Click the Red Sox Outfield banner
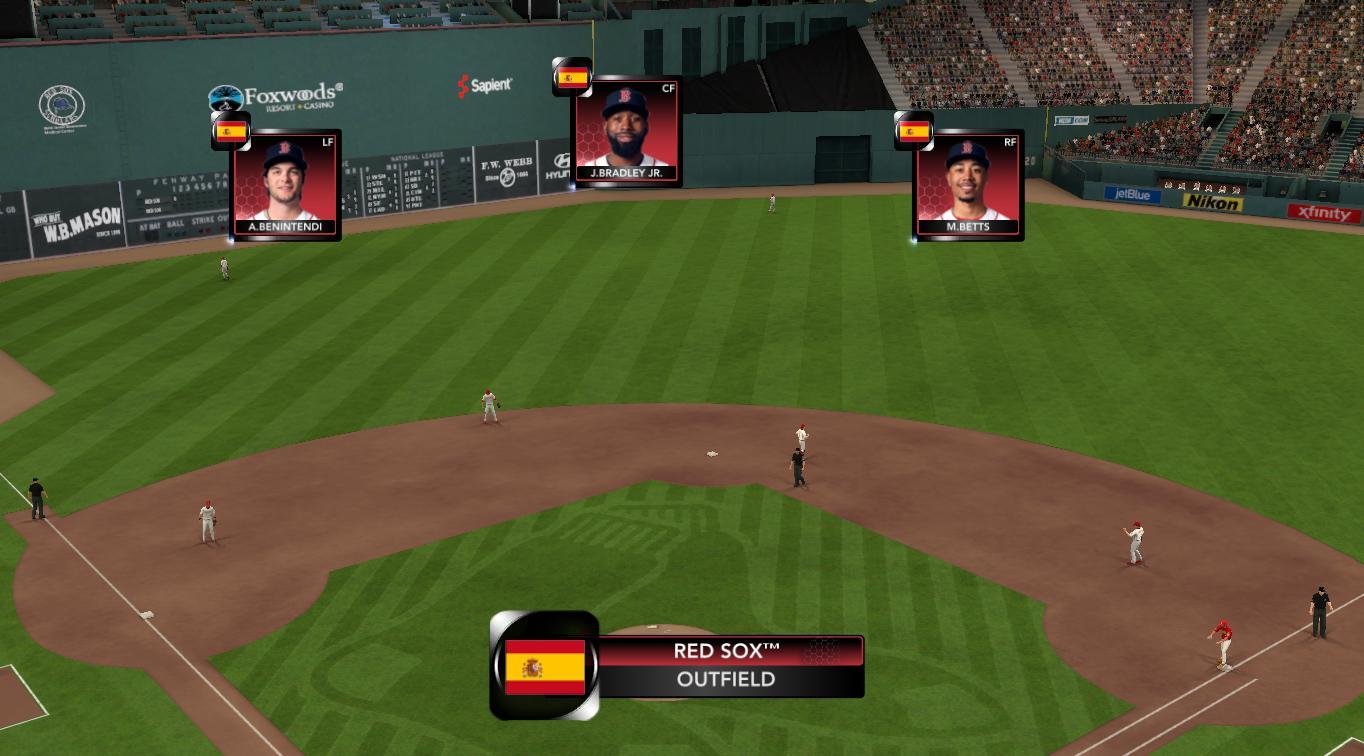 click(726, 666)
